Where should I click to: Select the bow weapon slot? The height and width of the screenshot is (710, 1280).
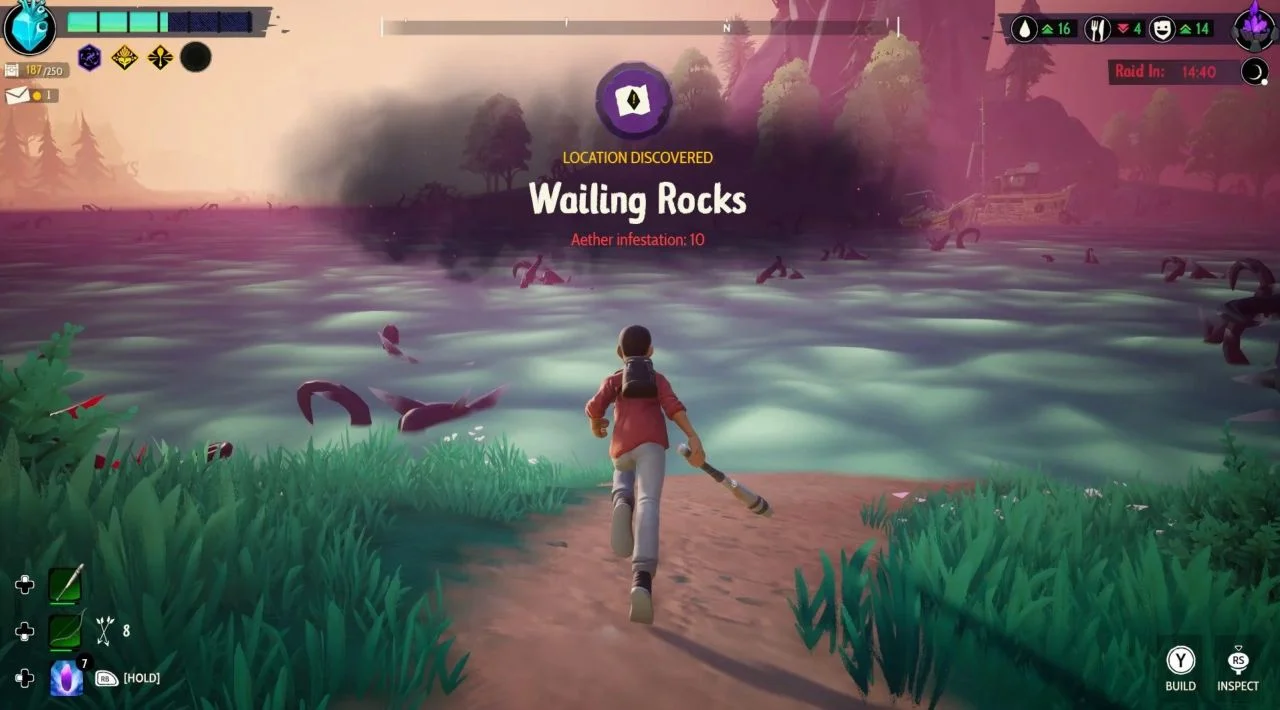pyautogui.click(x=67, y=631)
